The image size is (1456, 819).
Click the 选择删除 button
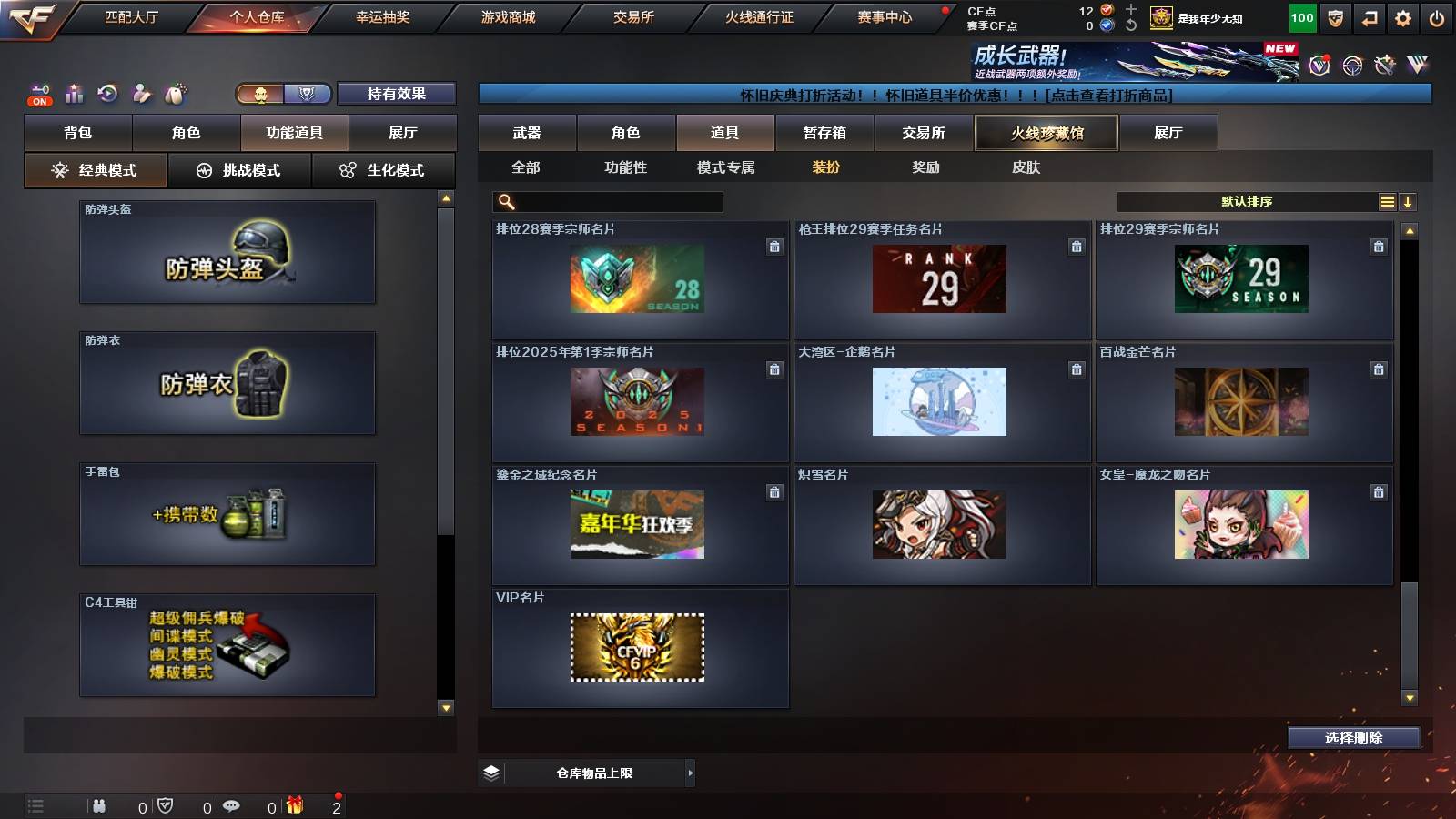tap(1353, 738)
